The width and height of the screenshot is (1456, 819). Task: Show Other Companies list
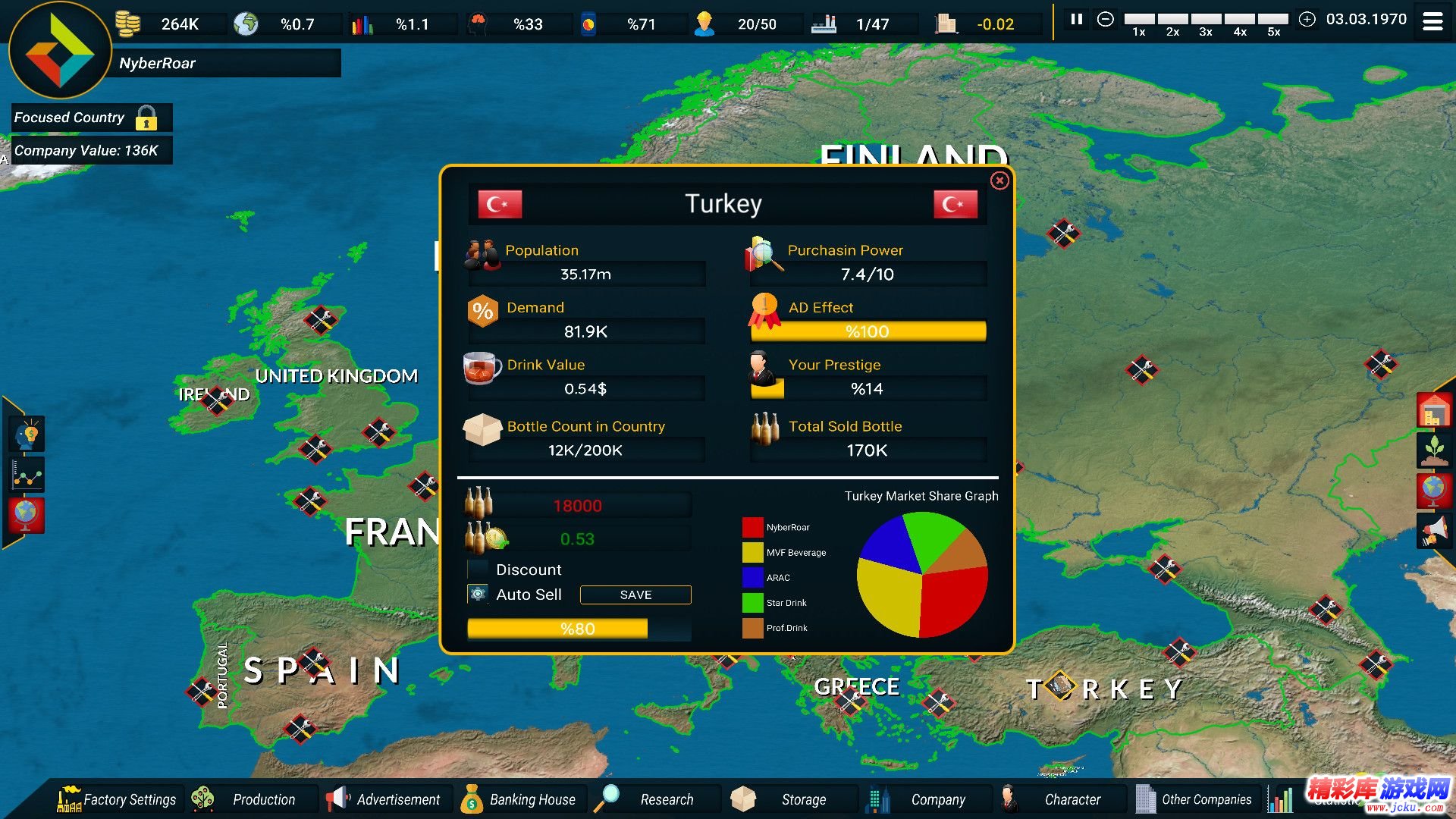[1194, 799]
